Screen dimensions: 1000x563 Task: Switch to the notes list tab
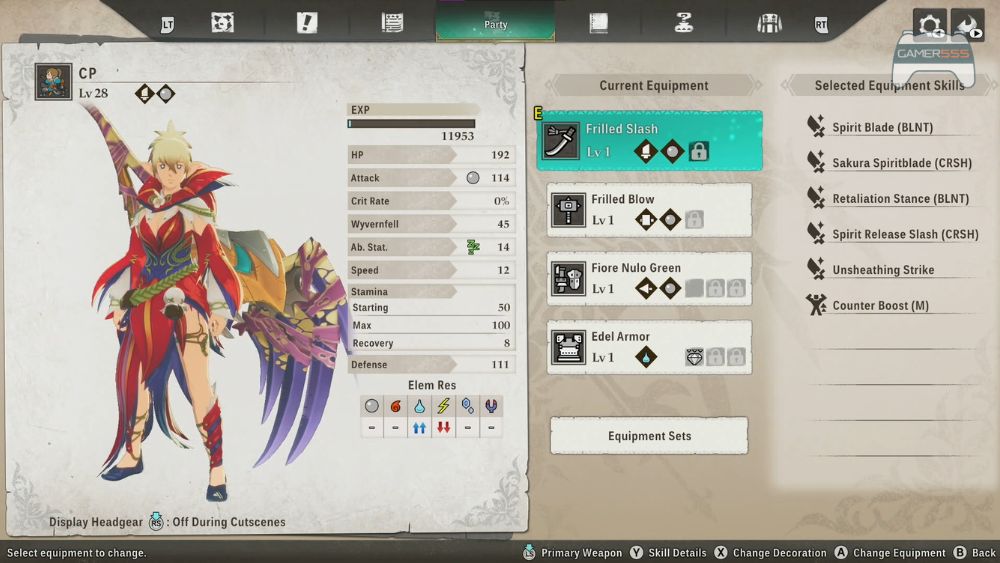tap(392, 23)
